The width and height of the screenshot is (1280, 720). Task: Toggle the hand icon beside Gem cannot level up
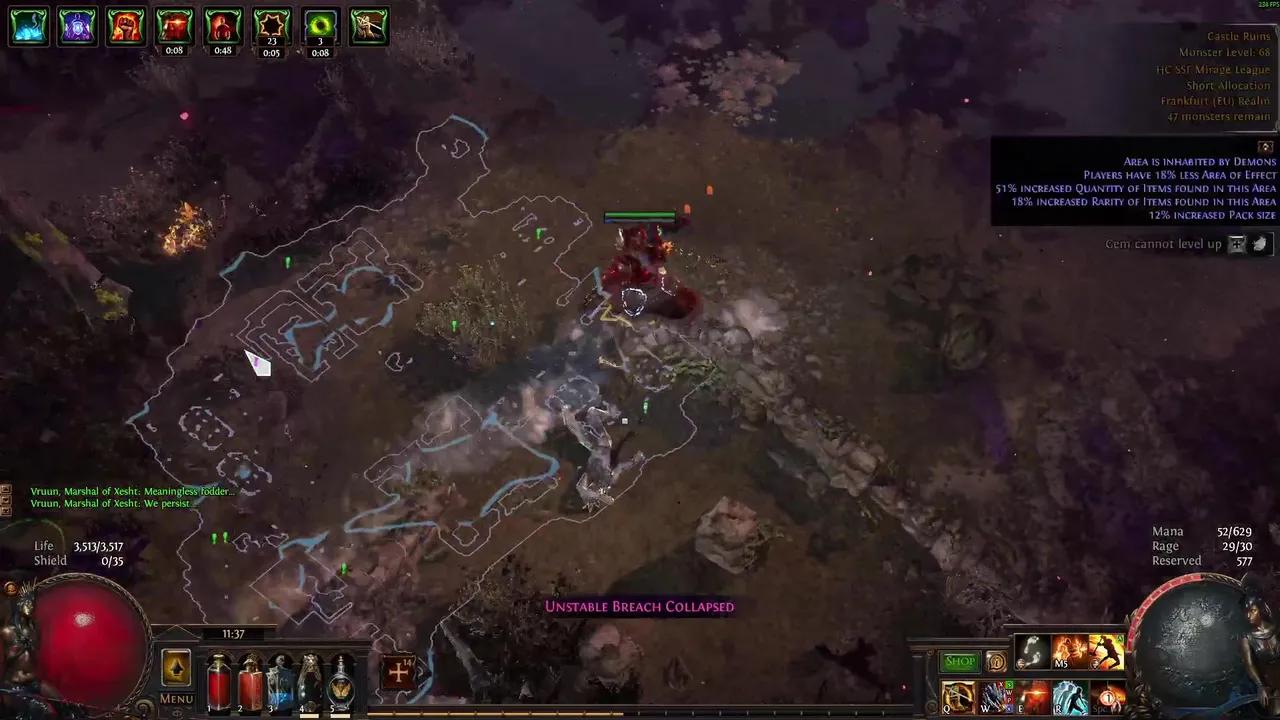1259,243
